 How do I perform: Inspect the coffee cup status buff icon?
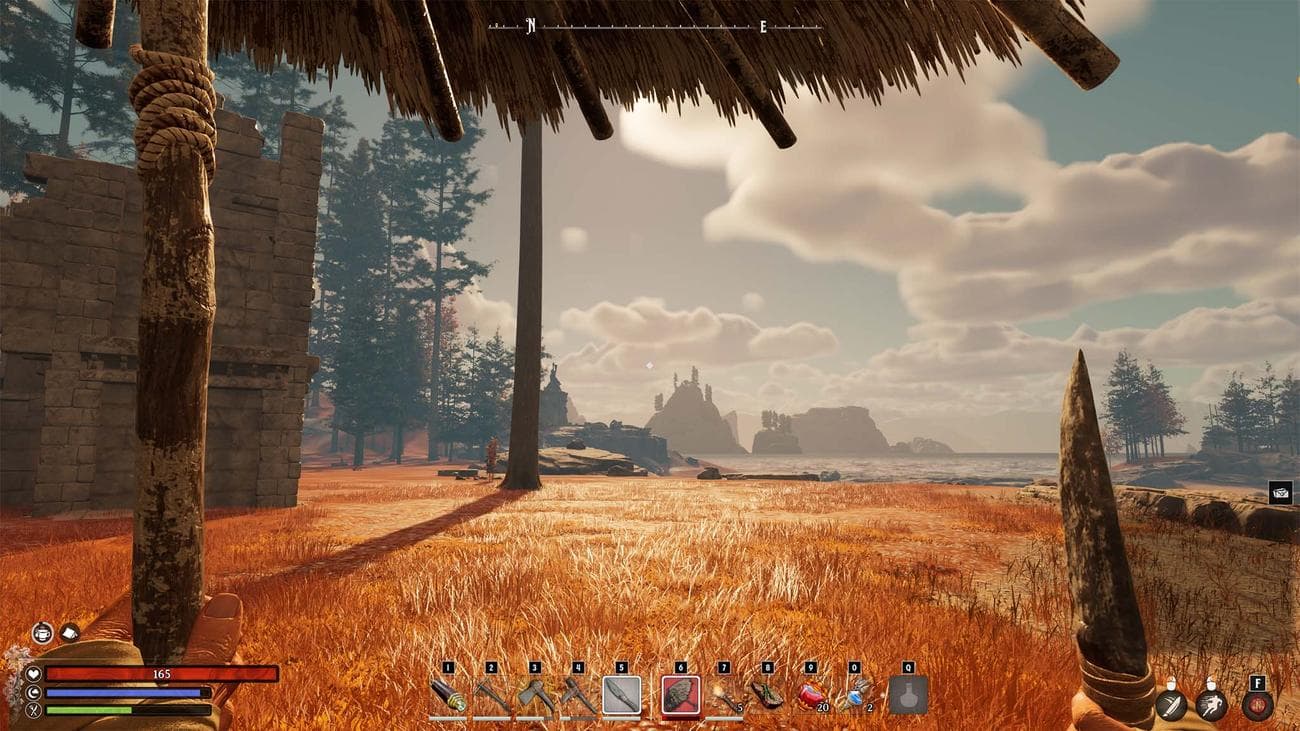(x=42, y=632)
